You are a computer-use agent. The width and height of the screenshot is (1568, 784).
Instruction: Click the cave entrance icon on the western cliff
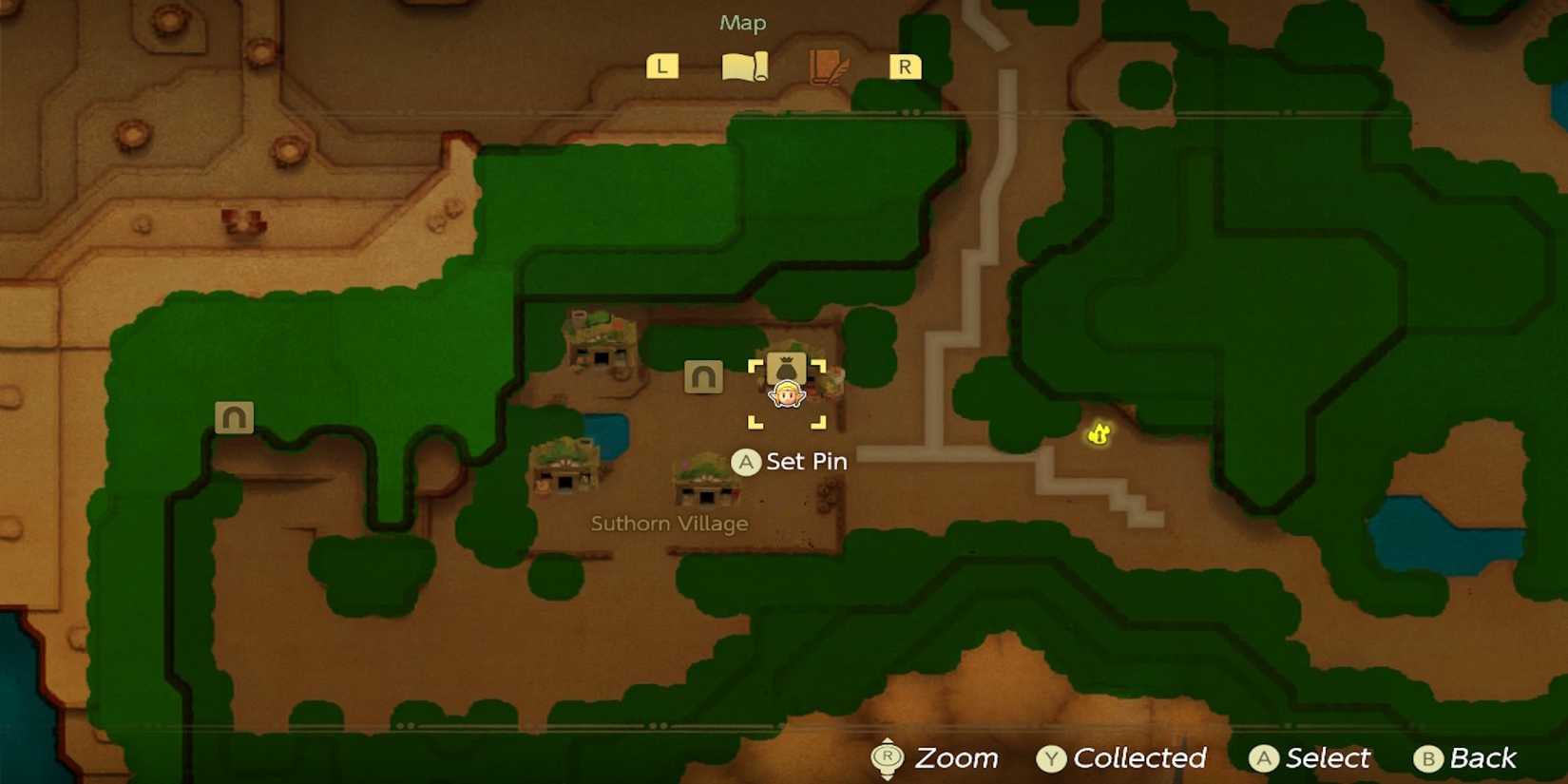pyautogui.click(x=233, y=416)
